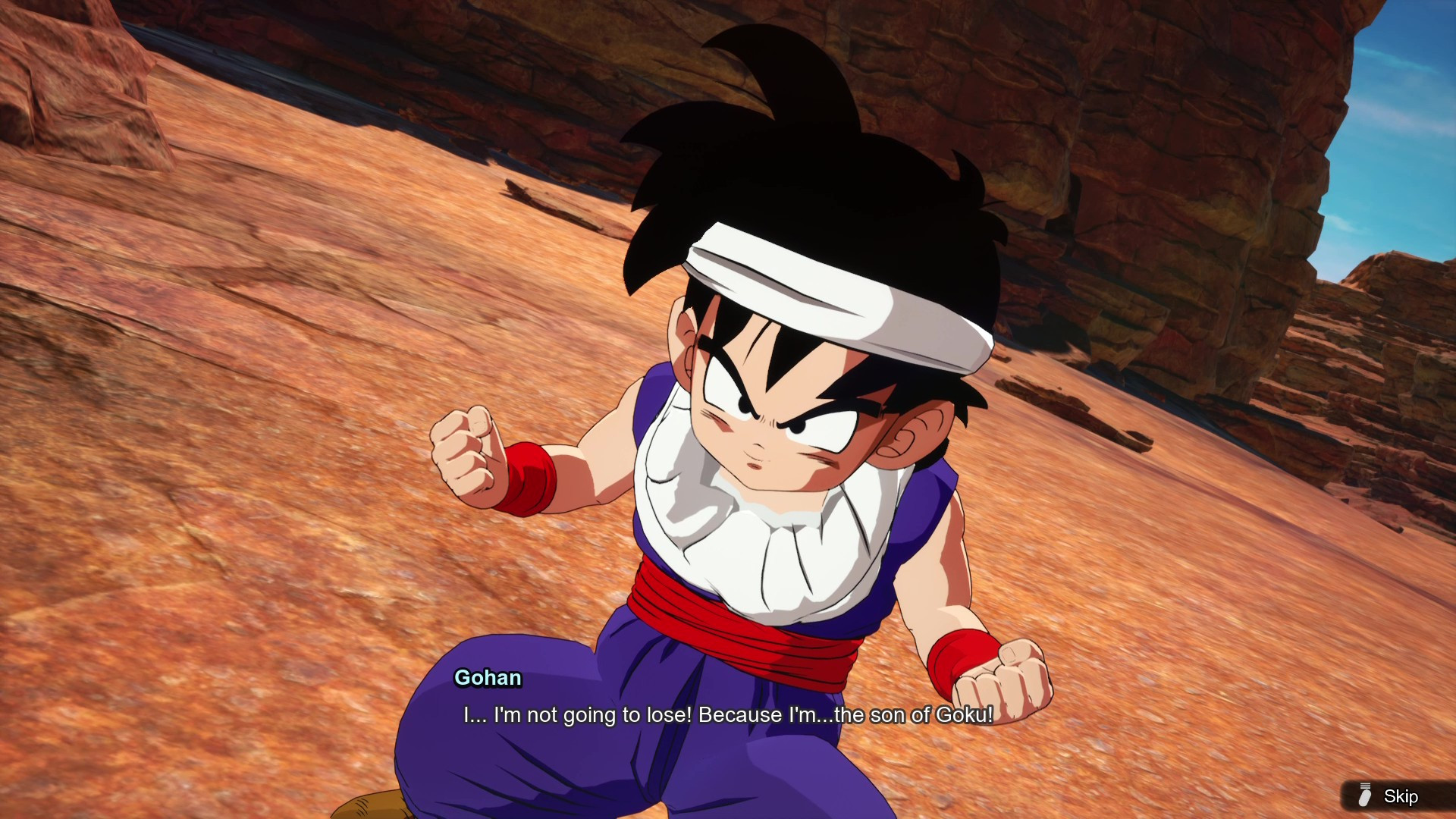Click the Gohan speaker name label
This screenshot has width=1456, height=819.
pos(488,679)
